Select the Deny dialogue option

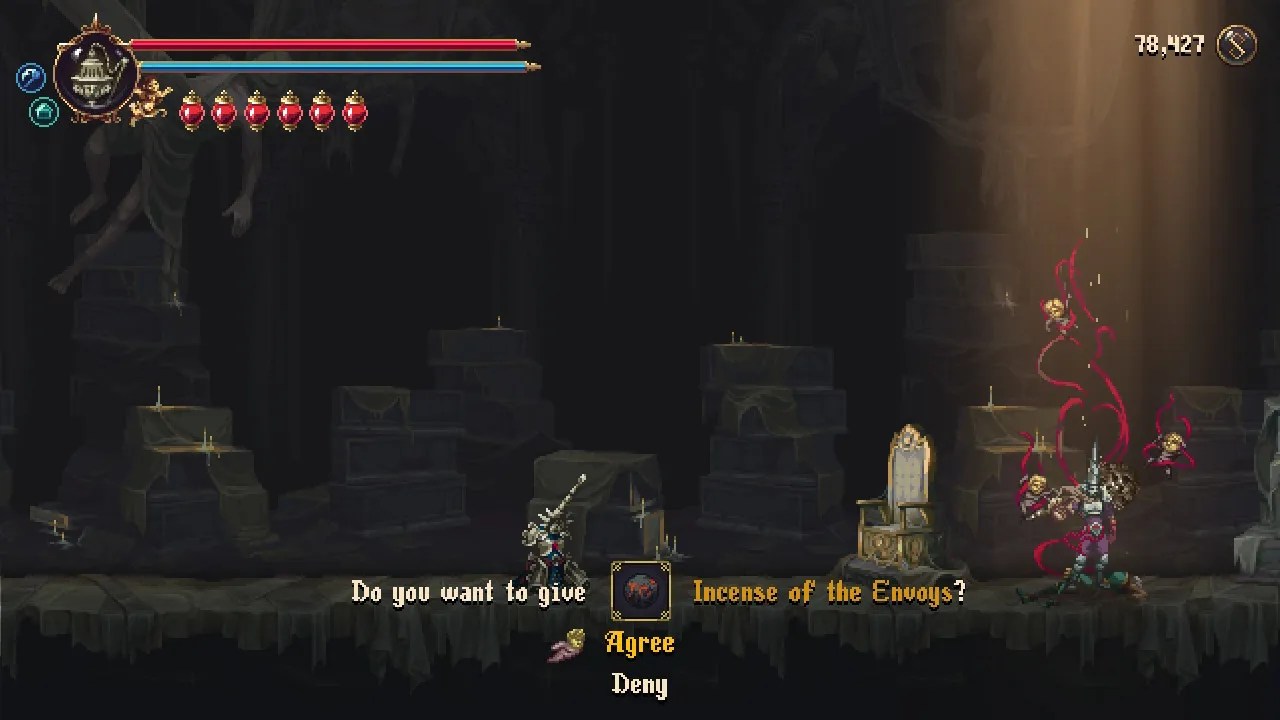tap(639, 686)
